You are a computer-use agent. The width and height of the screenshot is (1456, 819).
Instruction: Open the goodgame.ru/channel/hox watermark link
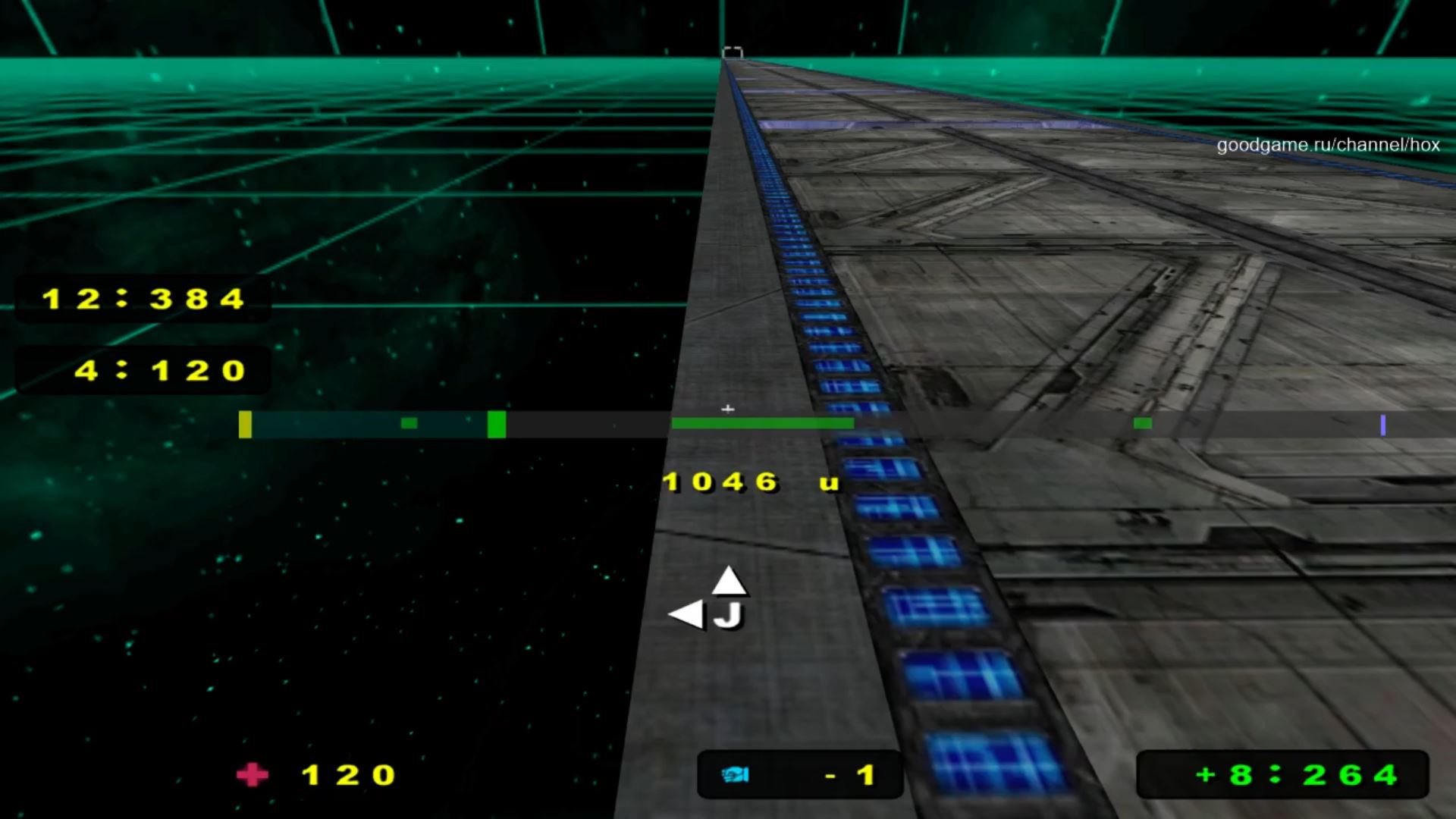(1328, 145)
